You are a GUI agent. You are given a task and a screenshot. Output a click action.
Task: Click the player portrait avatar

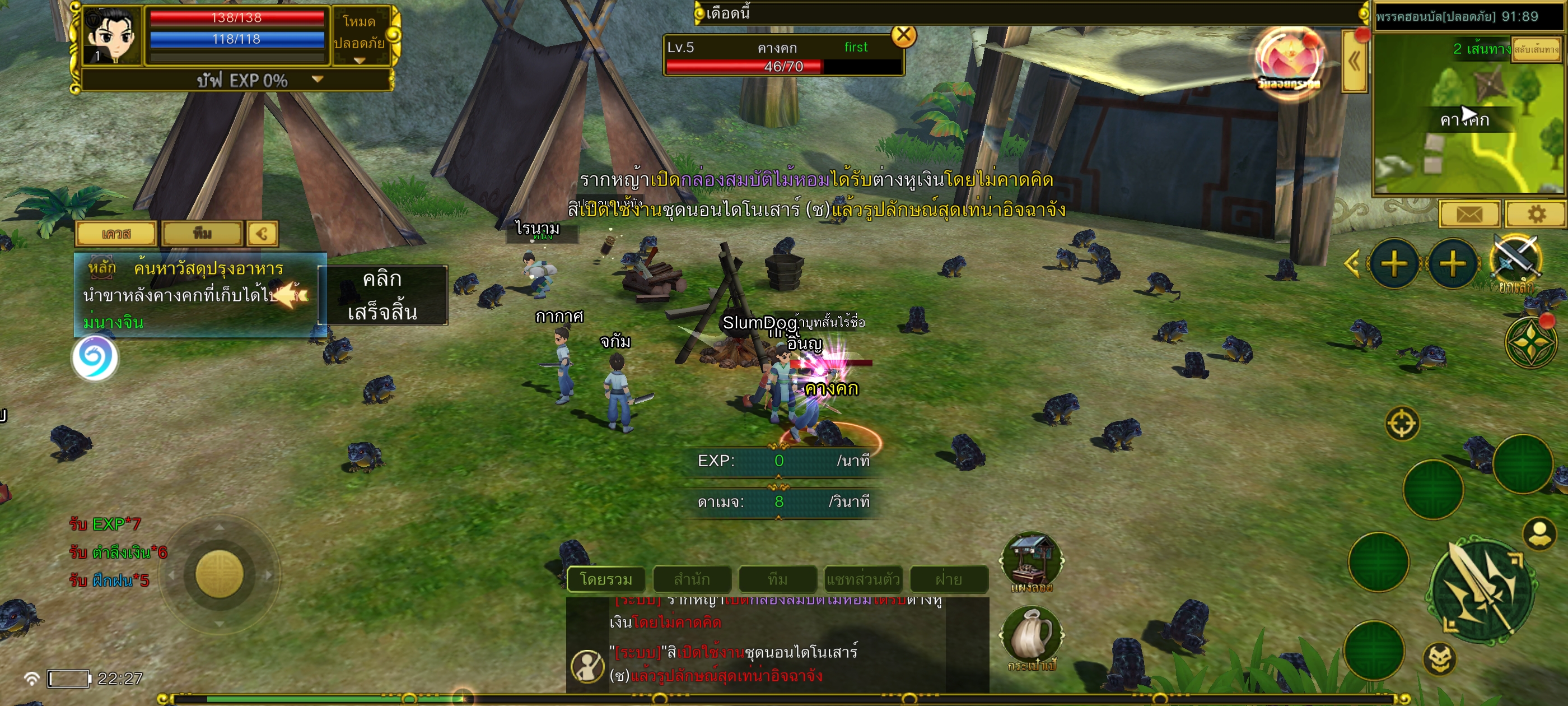point(112,35)
